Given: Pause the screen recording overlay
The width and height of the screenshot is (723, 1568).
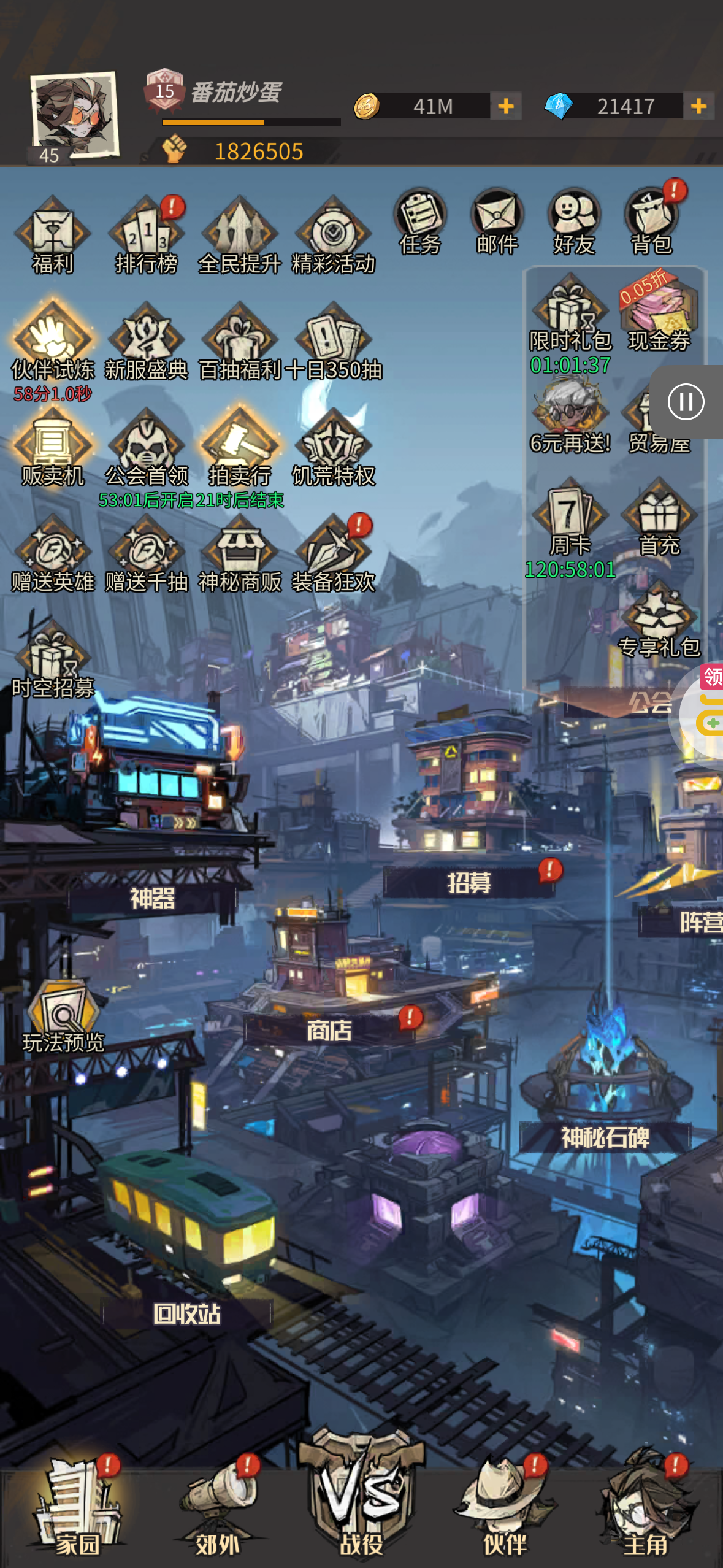Looking at the screenshot, I should (686, 402).
